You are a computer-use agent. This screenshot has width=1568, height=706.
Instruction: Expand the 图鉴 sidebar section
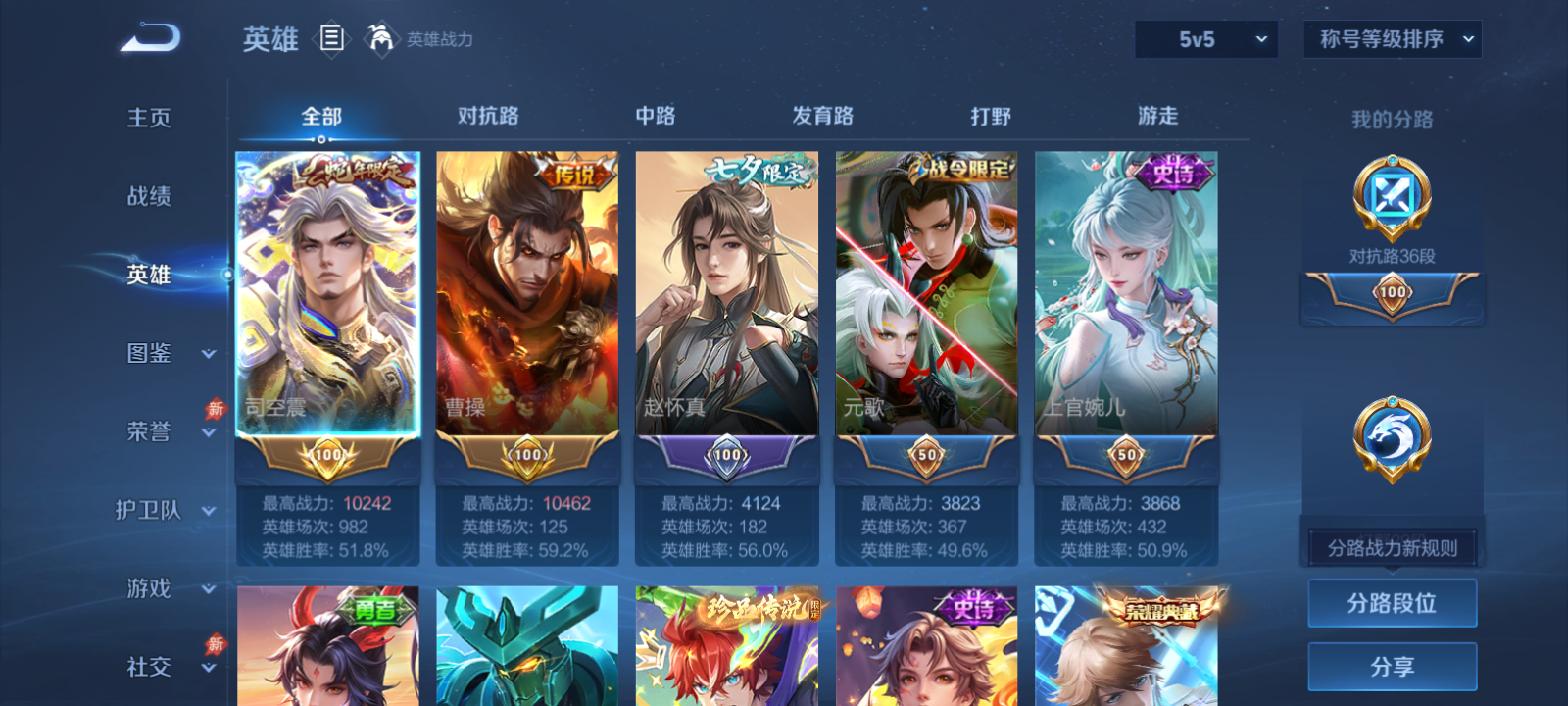147,354
